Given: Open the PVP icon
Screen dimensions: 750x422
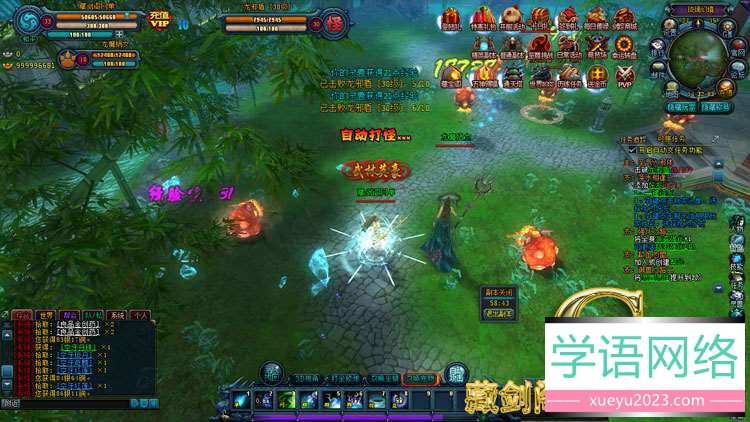Looking at the screenshot, I should 625,77.
